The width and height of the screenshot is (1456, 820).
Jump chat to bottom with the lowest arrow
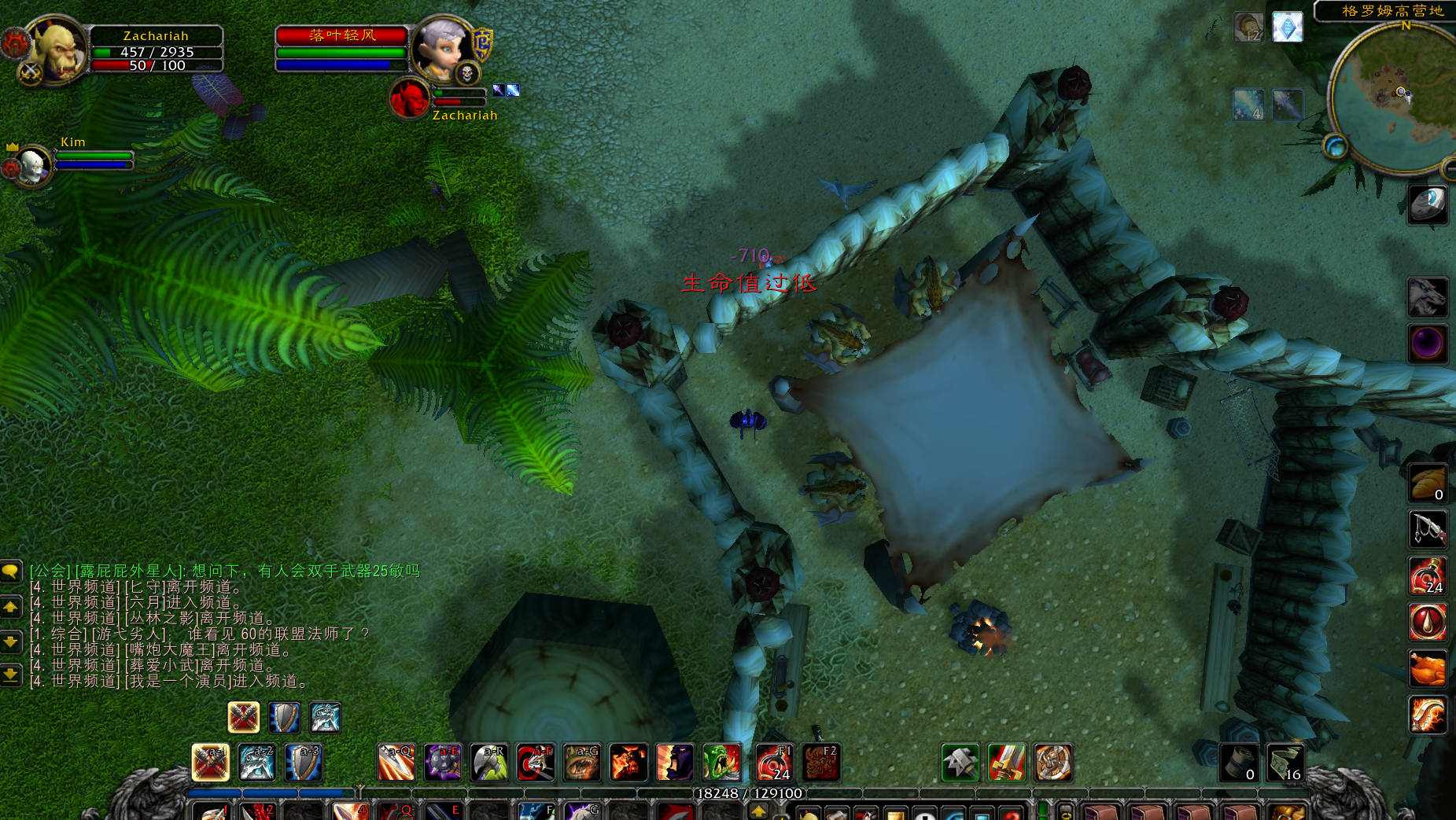click(11, 675)
